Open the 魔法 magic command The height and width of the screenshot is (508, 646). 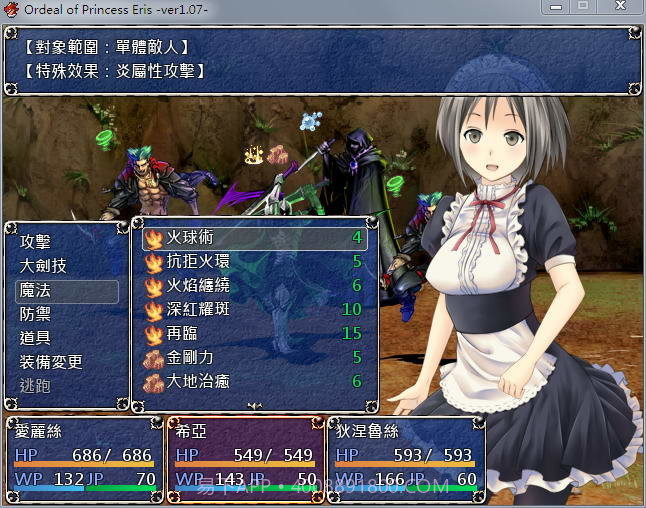tap(36, 290)
